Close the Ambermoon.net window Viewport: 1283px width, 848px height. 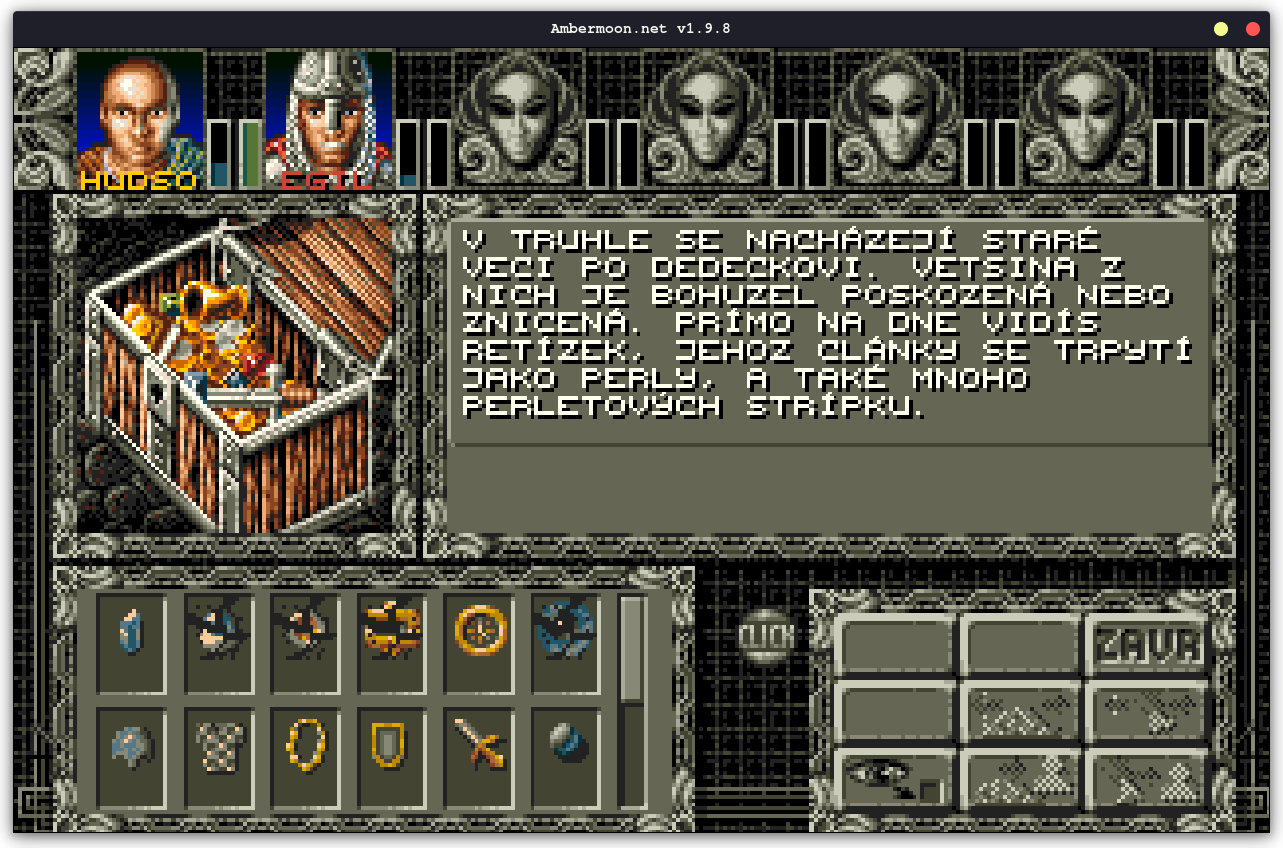click(1252, 29)
